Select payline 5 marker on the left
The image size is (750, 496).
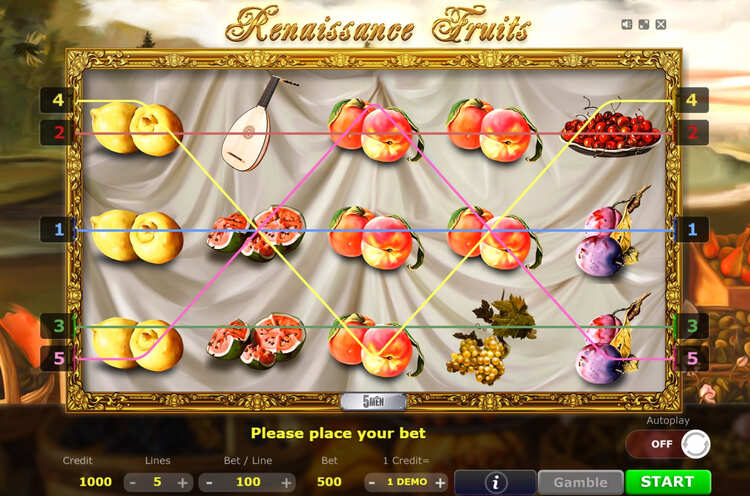(58, 357)
